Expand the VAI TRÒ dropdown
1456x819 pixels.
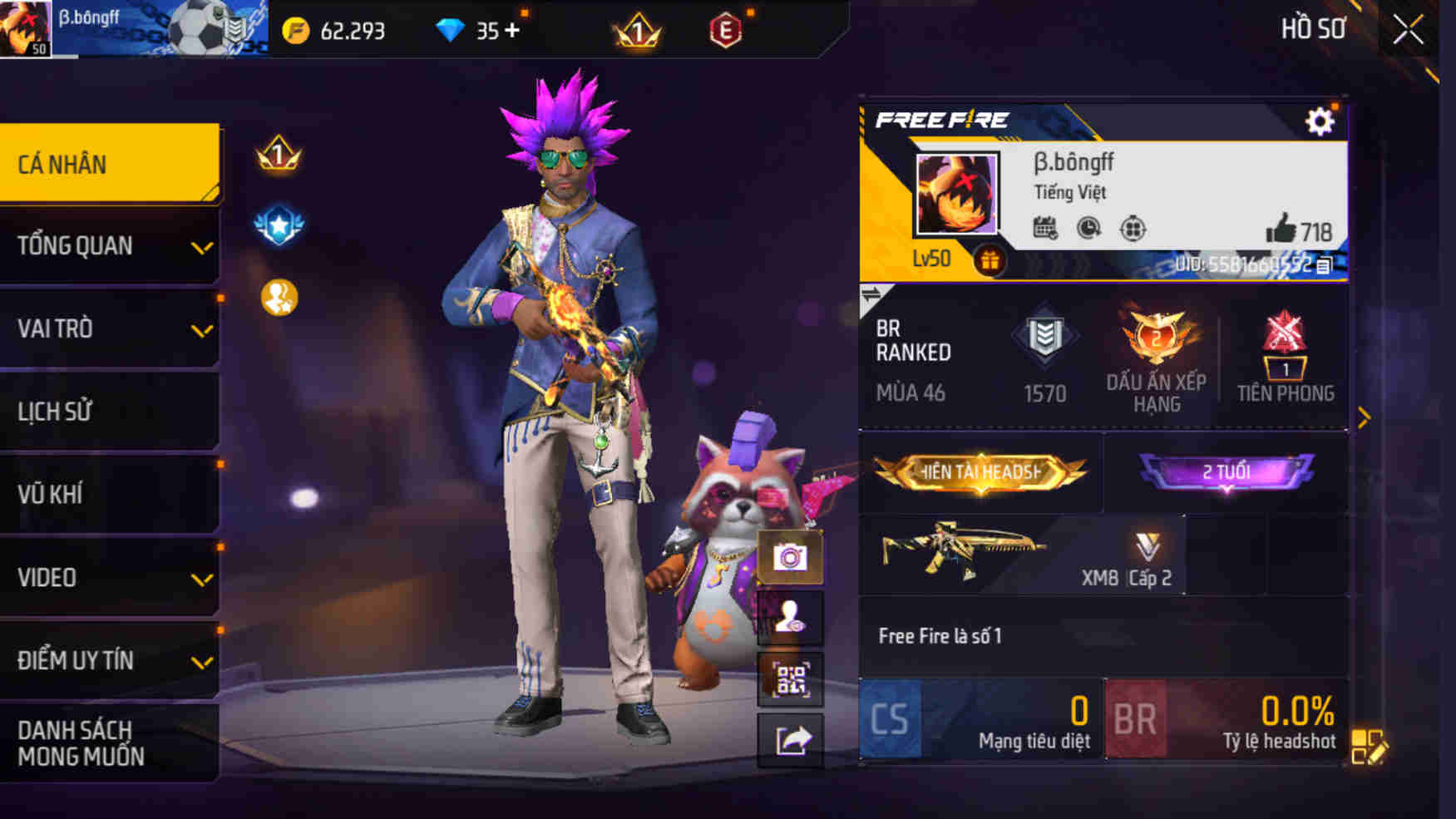click(x=109, y=328)
